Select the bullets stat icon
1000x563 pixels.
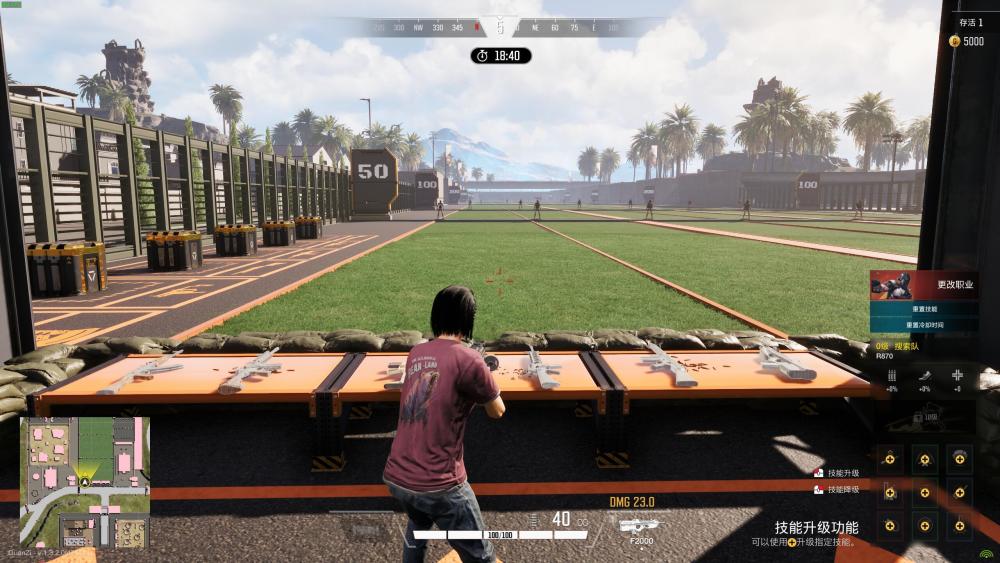click(892, 375)
